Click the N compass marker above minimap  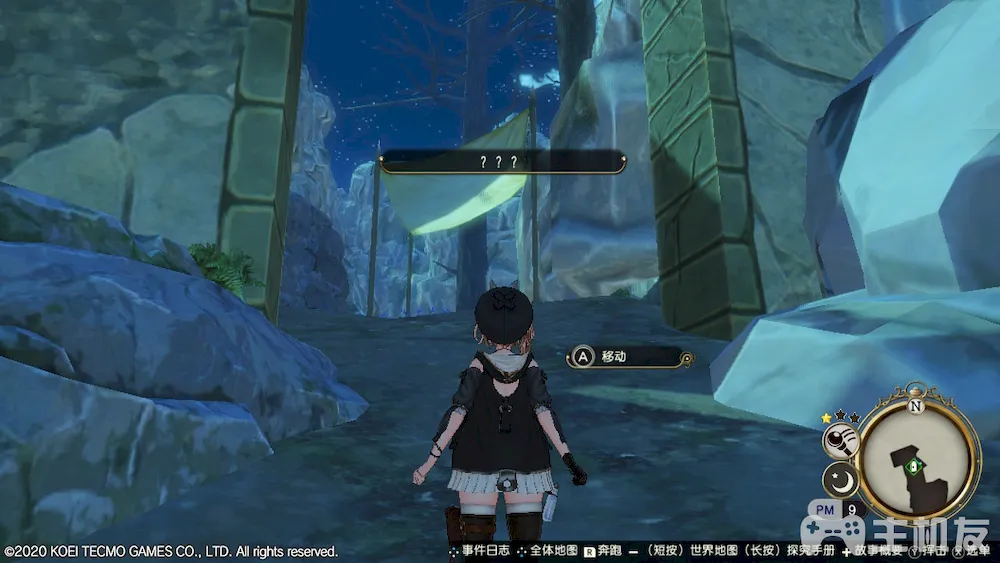916,407
